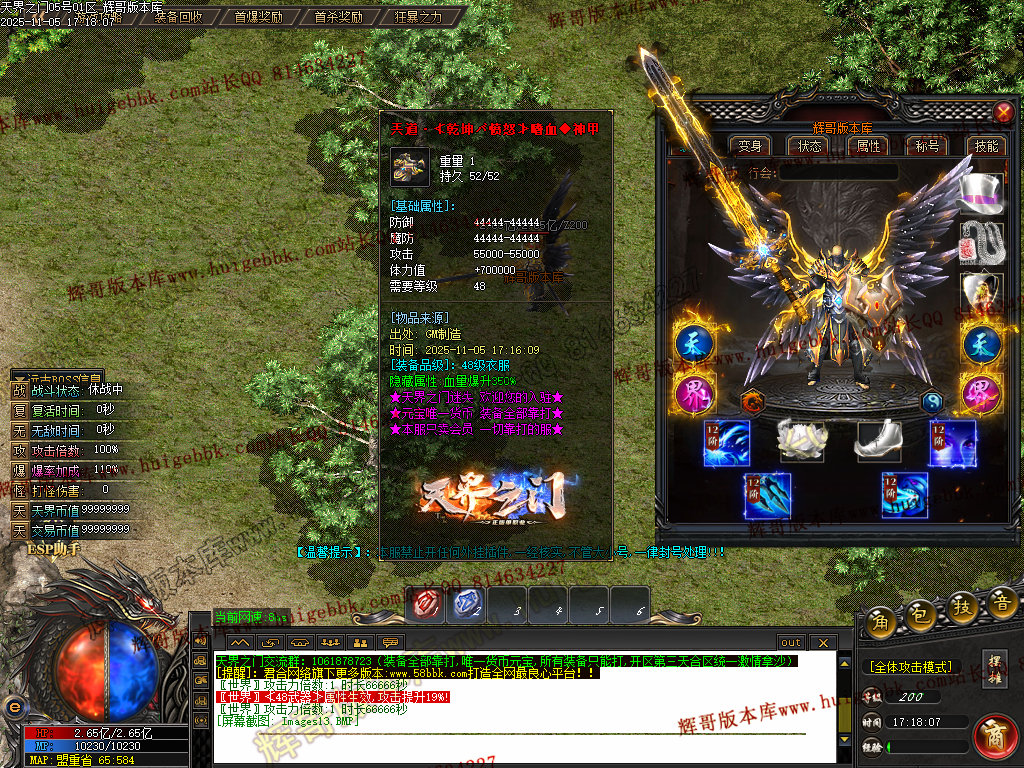Open the 包 bag button

coord(922,617)
